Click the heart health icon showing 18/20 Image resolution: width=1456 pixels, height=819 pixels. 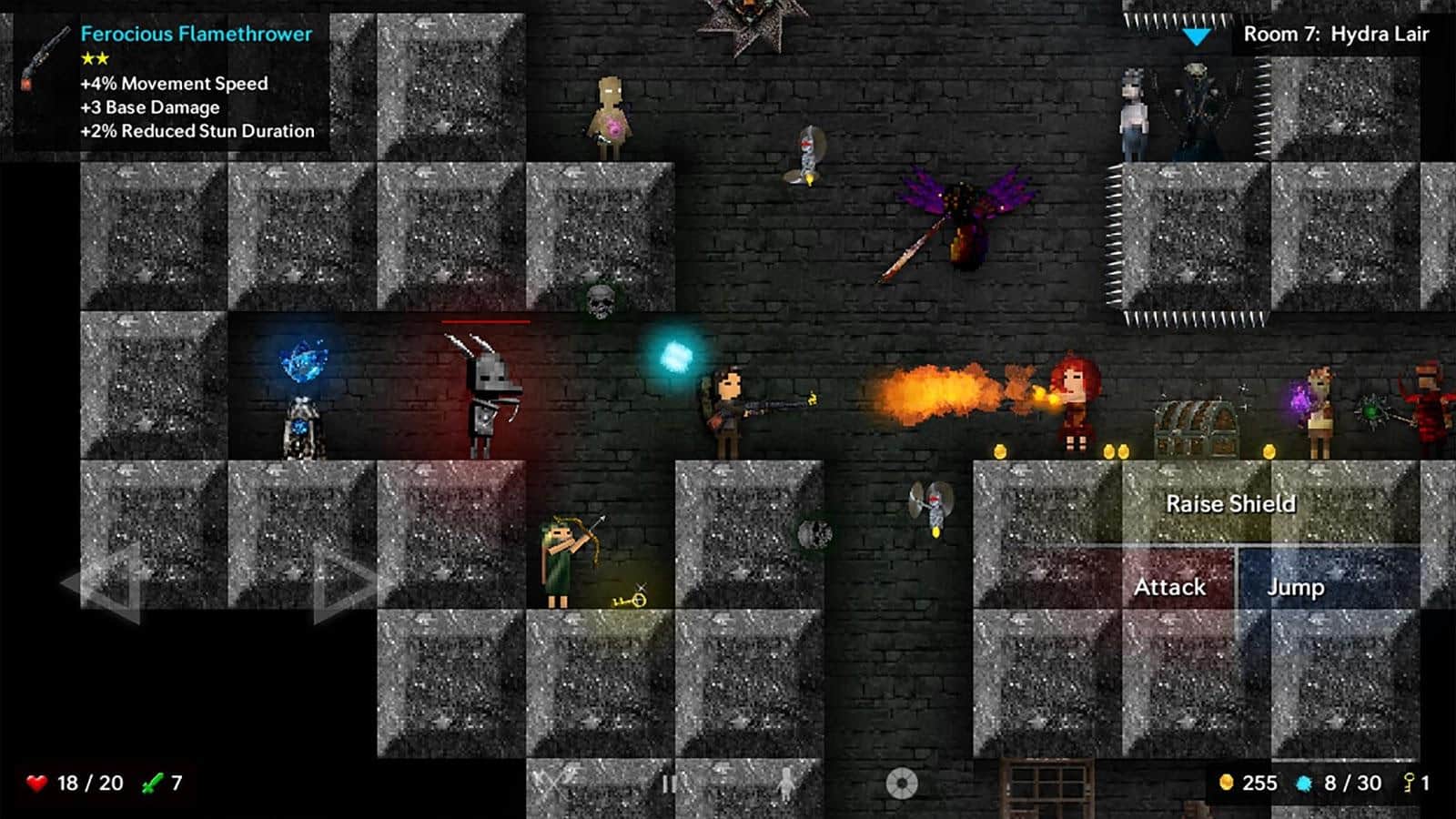[x=36, y=780]
